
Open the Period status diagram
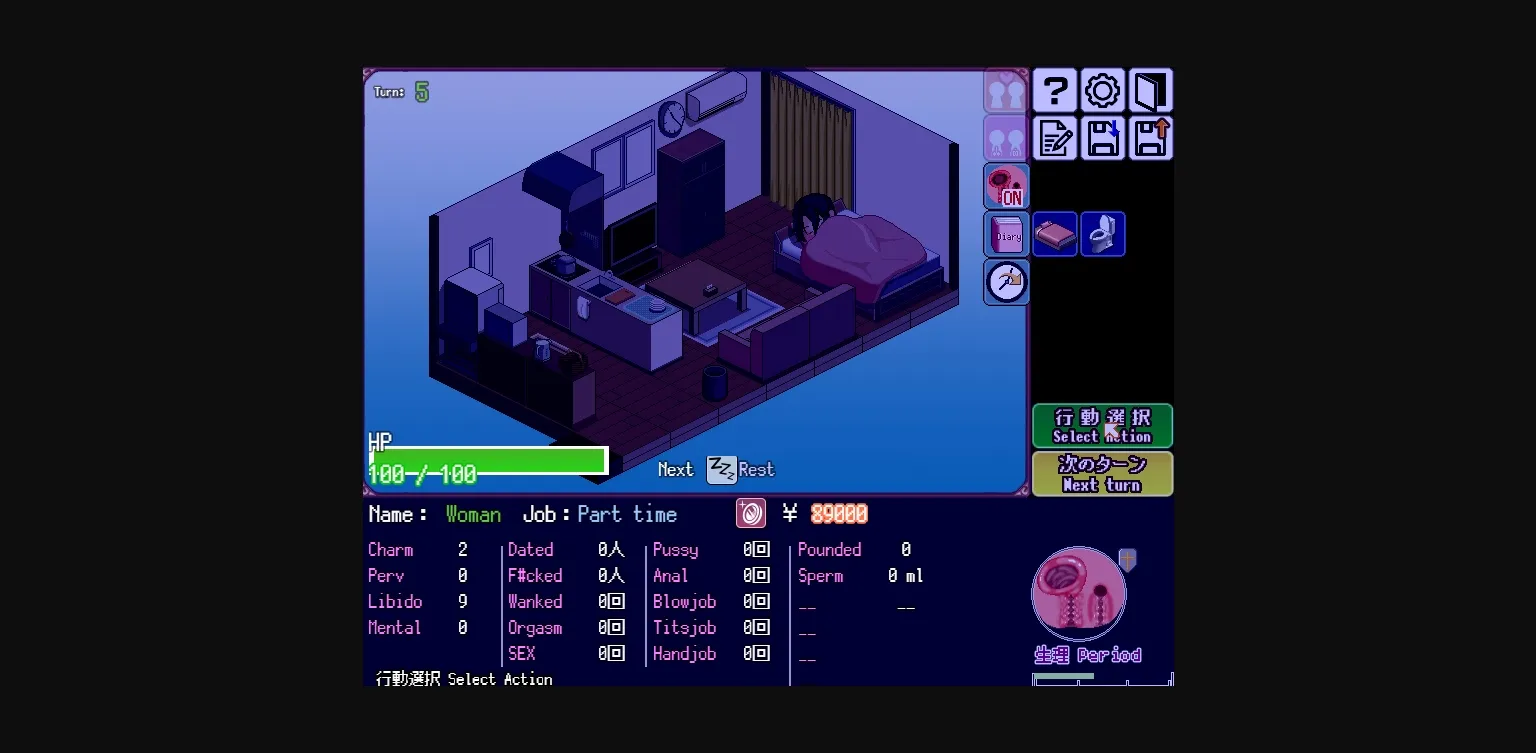click(1079, 592)
